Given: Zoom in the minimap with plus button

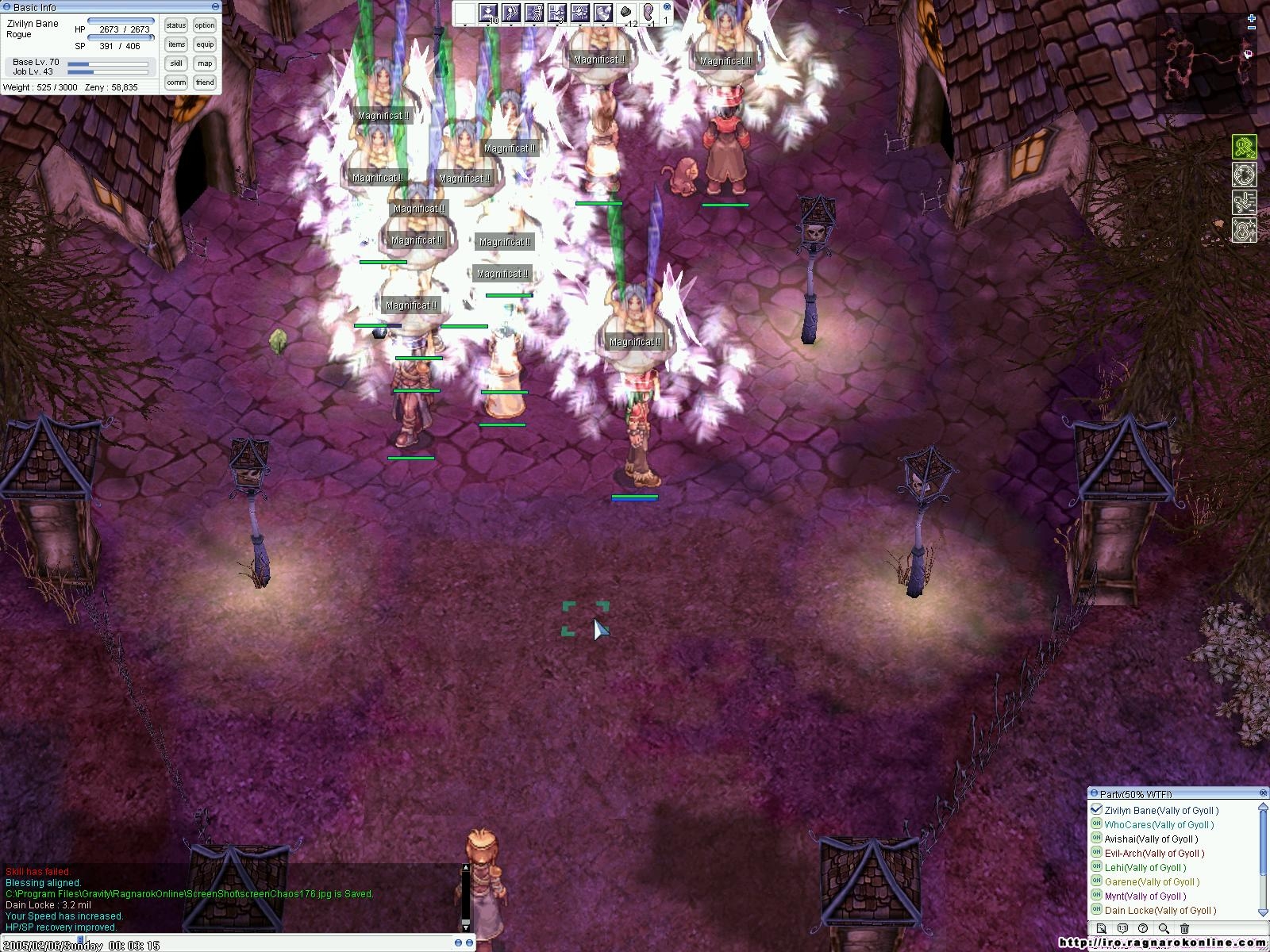Looking at the screenshot, I should click(x=1252, y=17).
